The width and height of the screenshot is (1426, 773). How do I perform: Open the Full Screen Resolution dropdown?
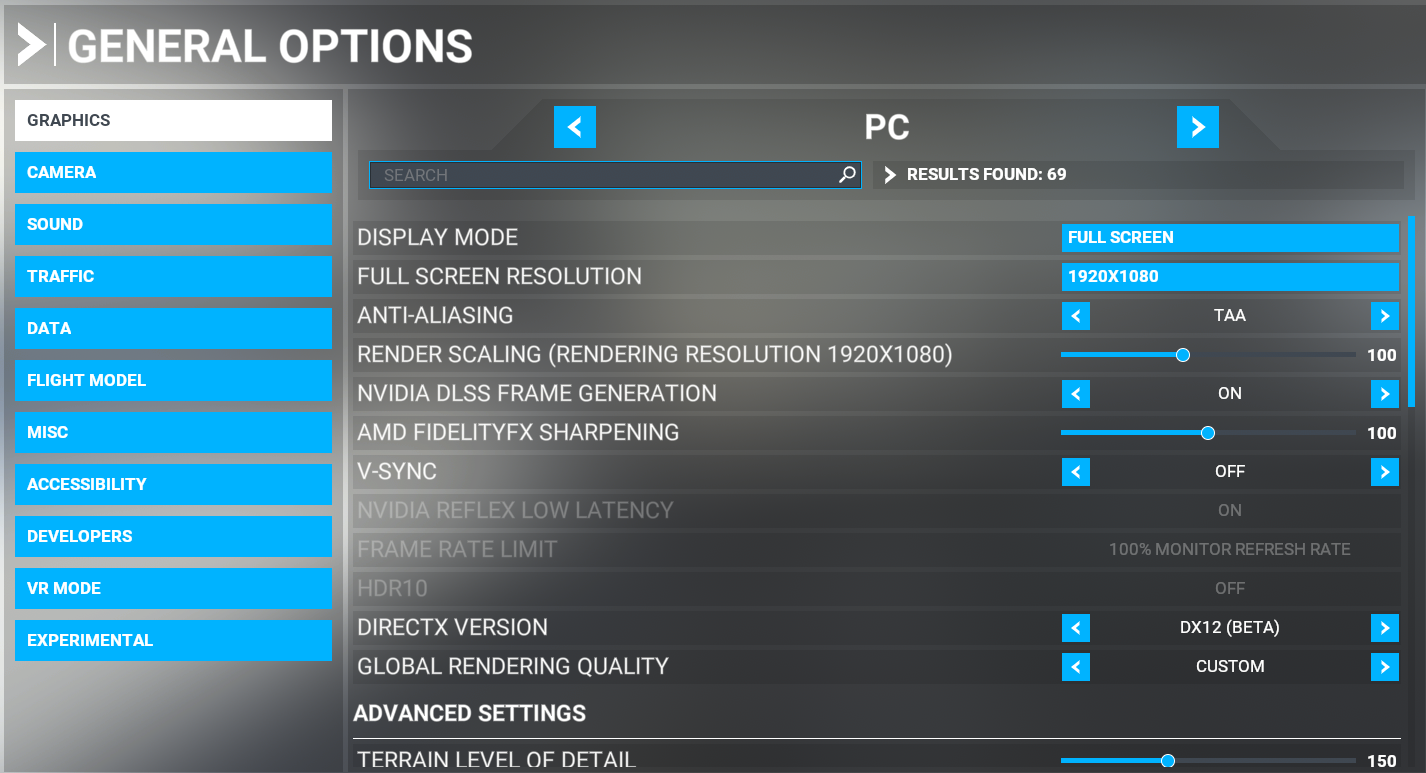coord(1230,276)
